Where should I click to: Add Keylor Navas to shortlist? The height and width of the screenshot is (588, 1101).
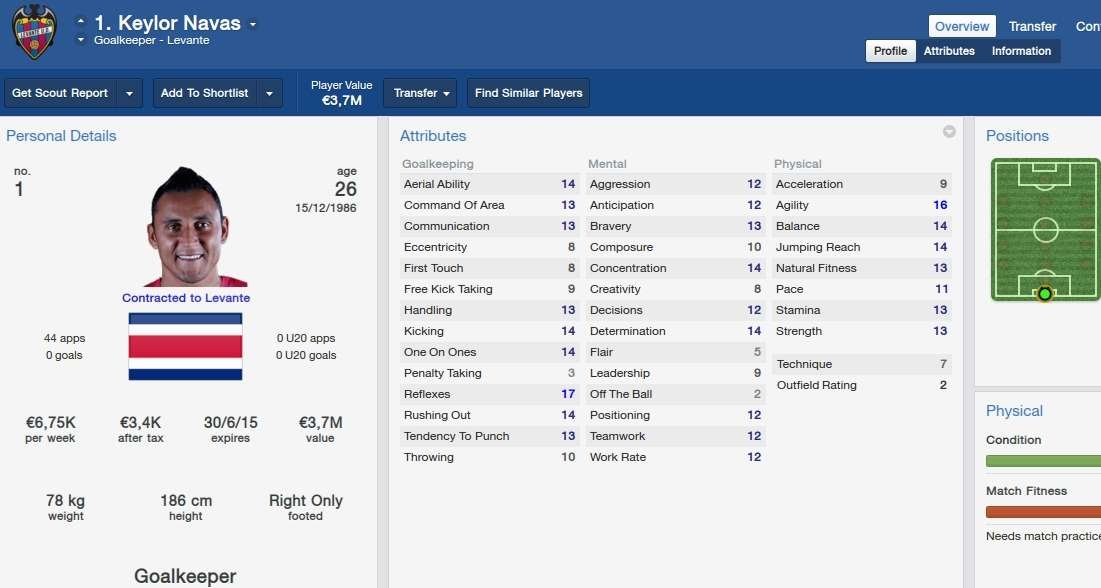204,93
